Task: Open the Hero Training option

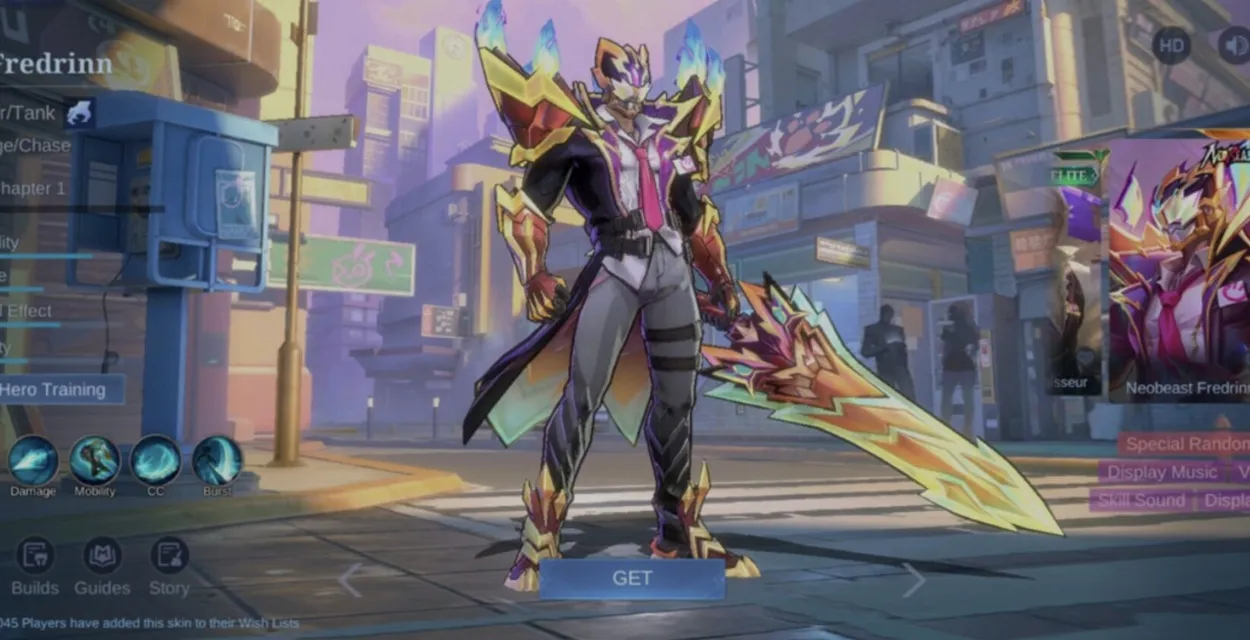Action: [x=60, y=390]
